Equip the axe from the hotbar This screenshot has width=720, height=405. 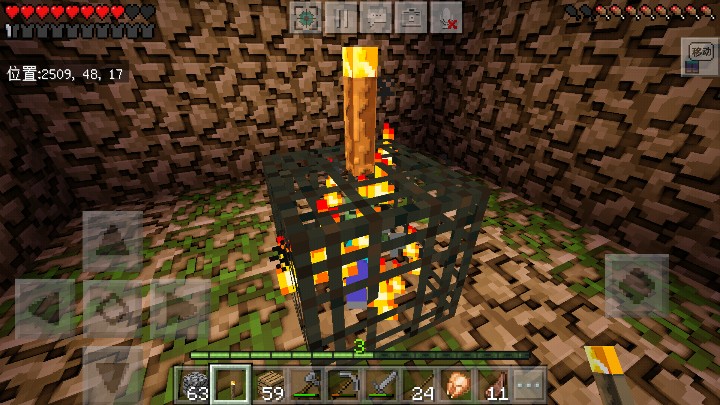(x=307, y=384)
